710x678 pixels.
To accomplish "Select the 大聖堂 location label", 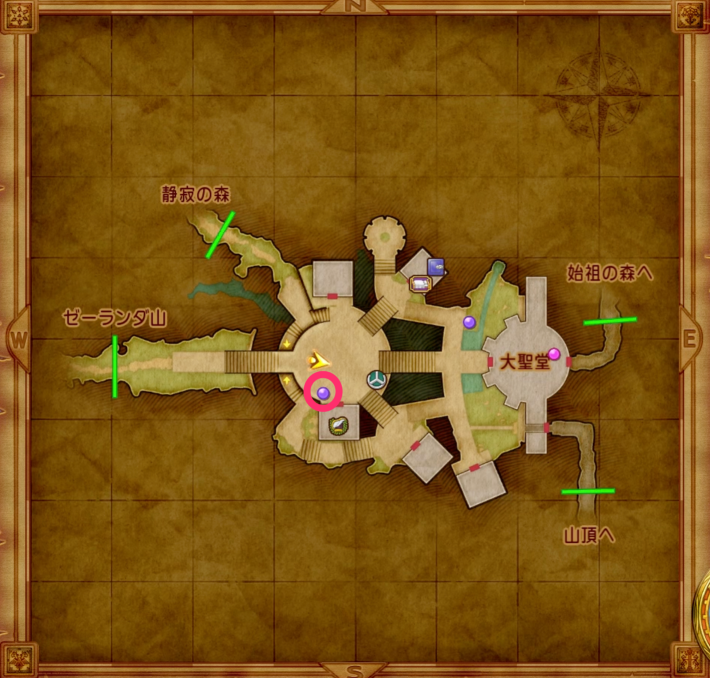I will point(525,362).
